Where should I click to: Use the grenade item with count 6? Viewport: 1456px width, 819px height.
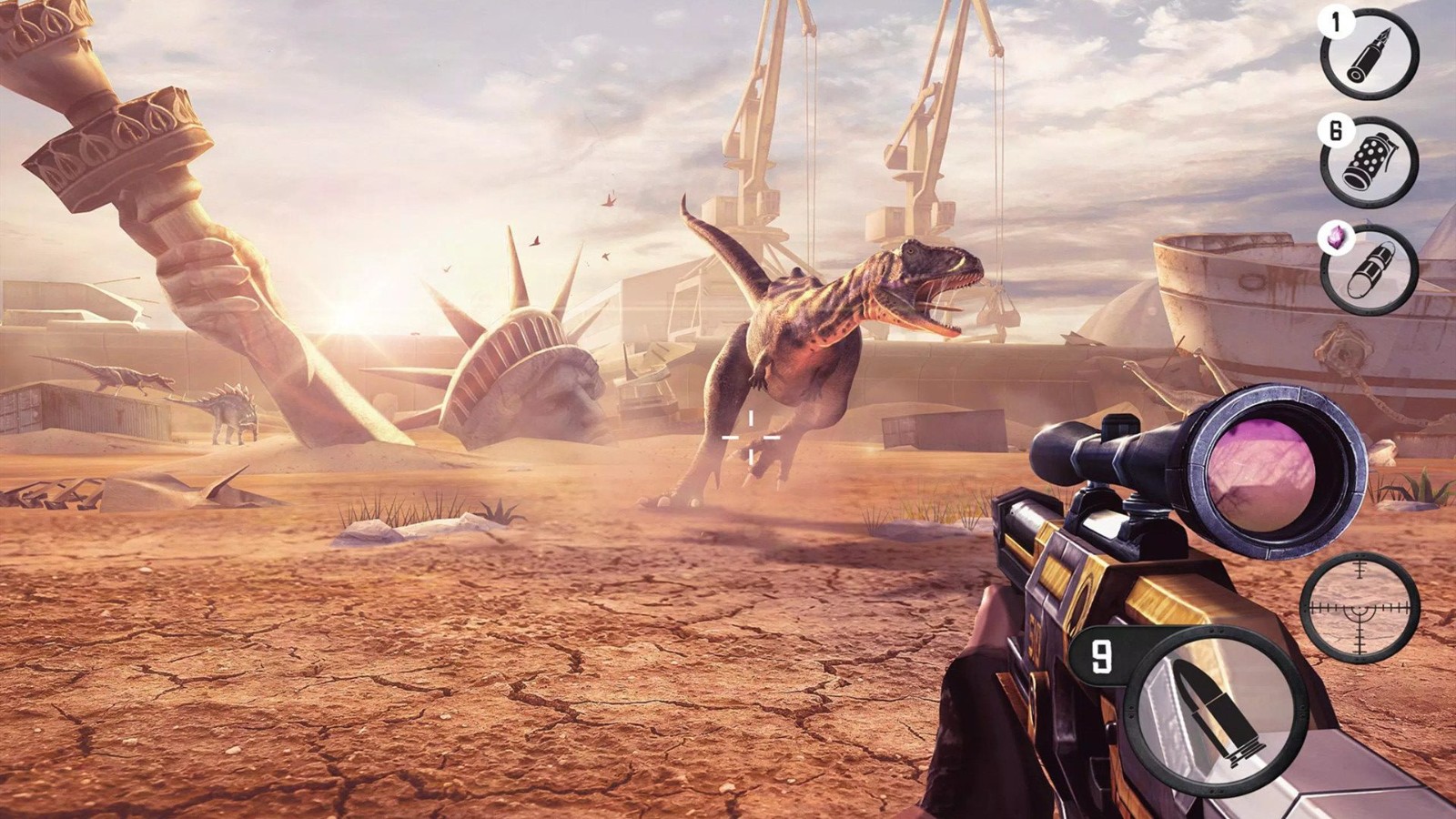tap(1370, 162)
